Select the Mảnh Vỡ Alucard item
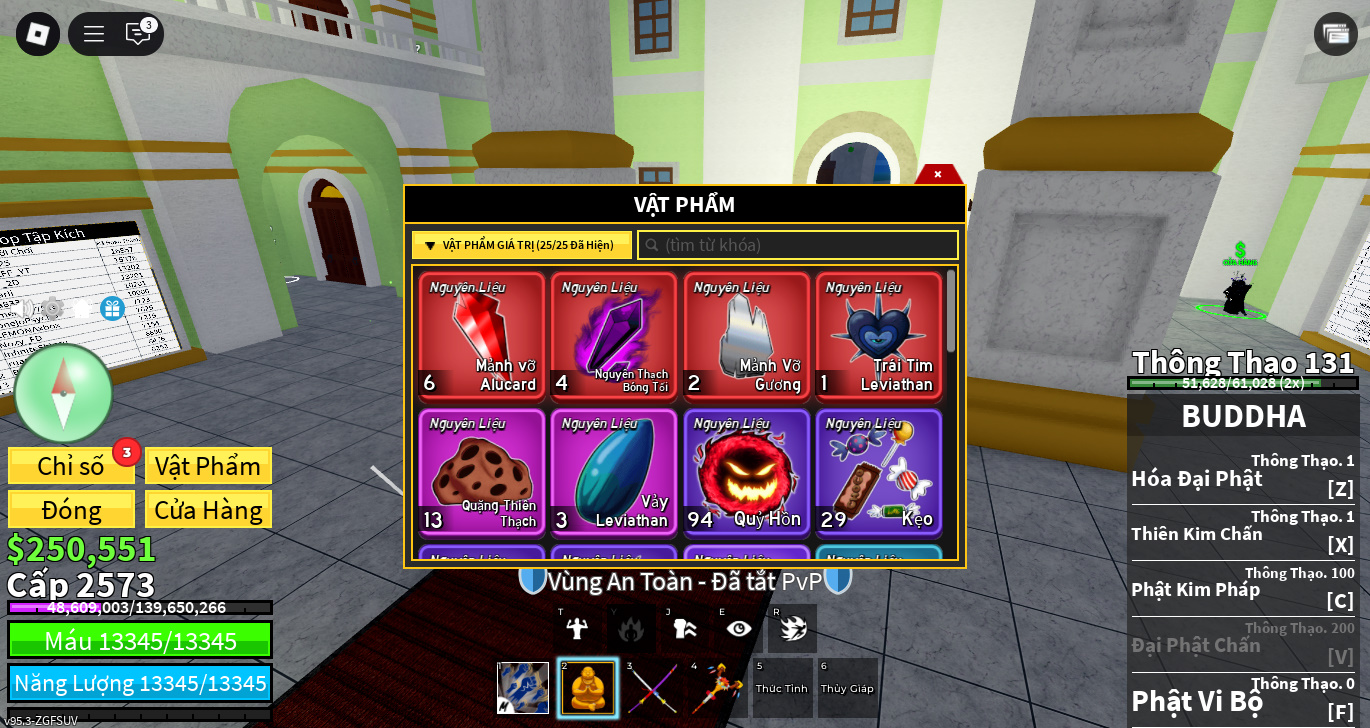Image resolution: width=1370 pixels, height=728 pixels. click(x=482, y=336)
